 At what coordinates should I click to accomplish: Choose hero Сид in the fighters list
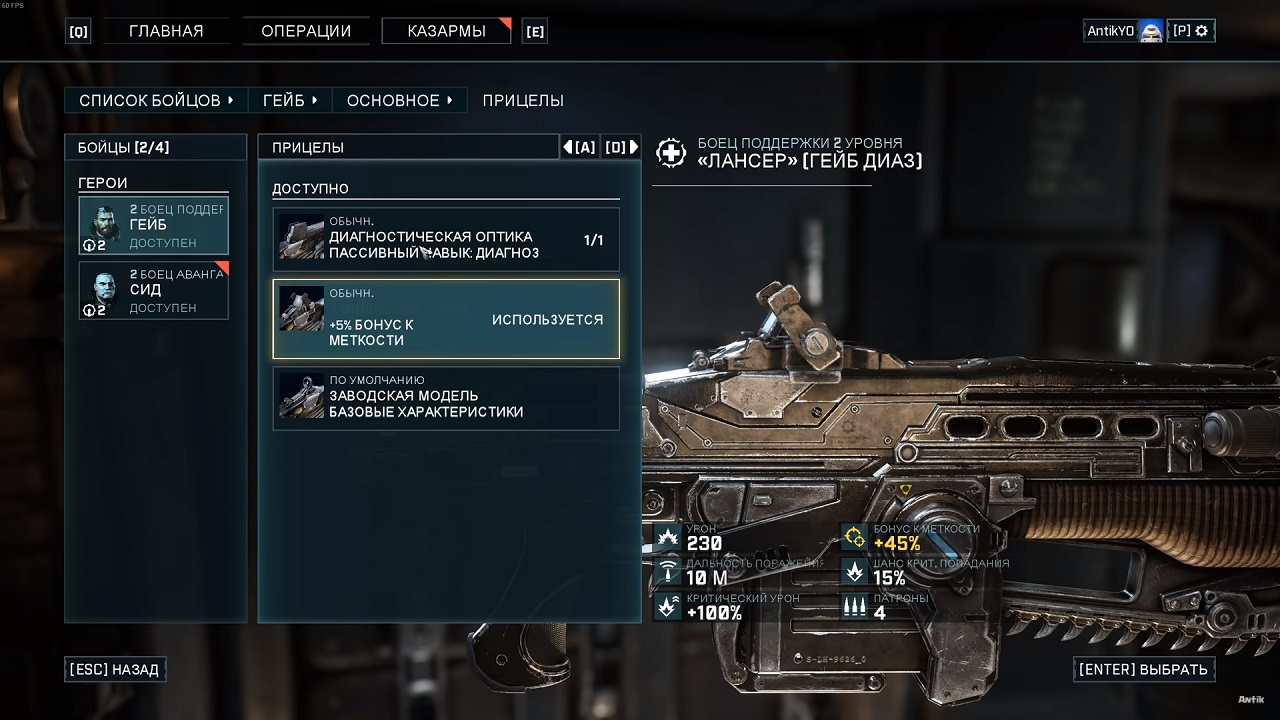point(154,291)
